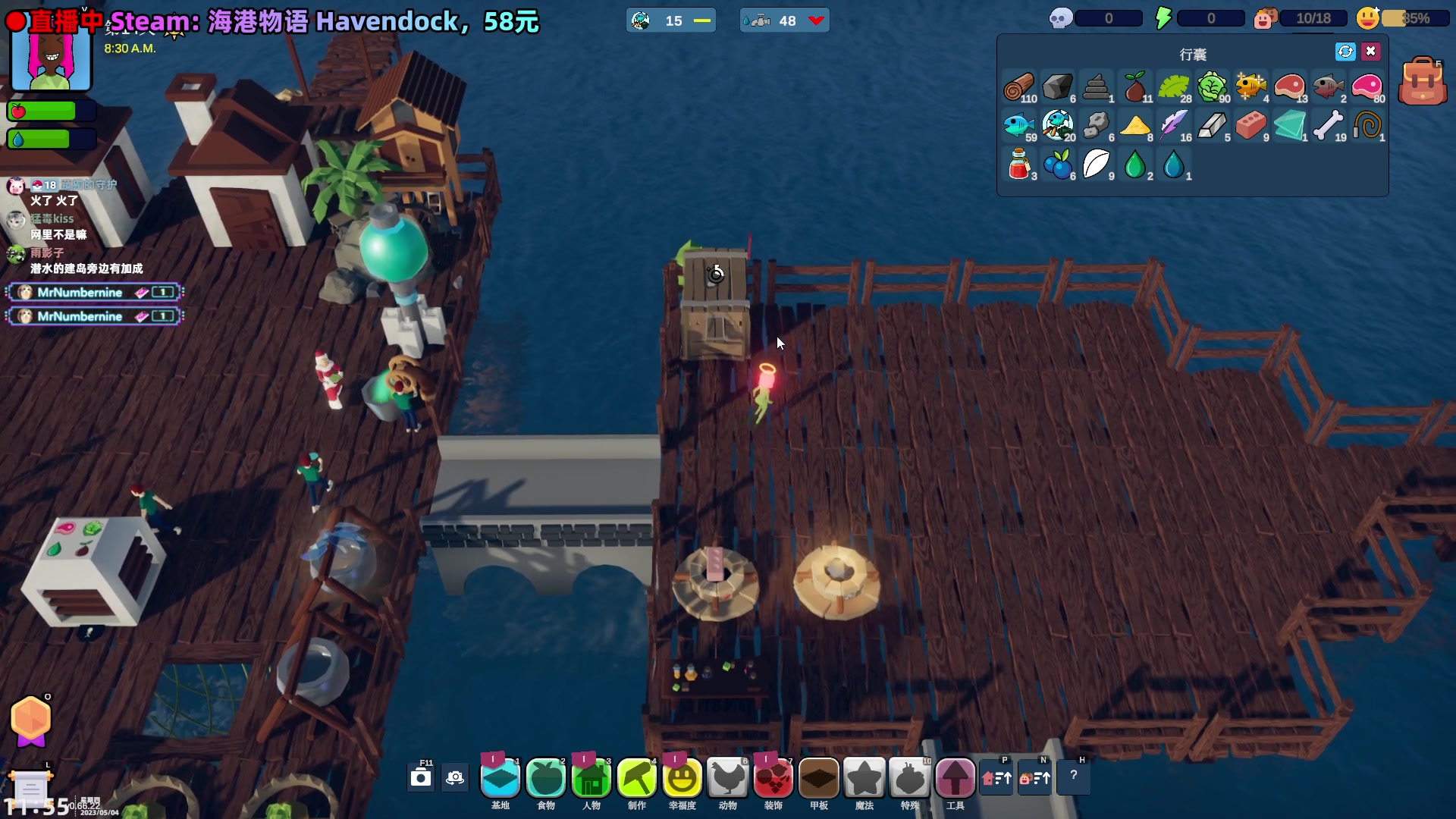Select the 幸福度 happiness category

coord(682,779)
